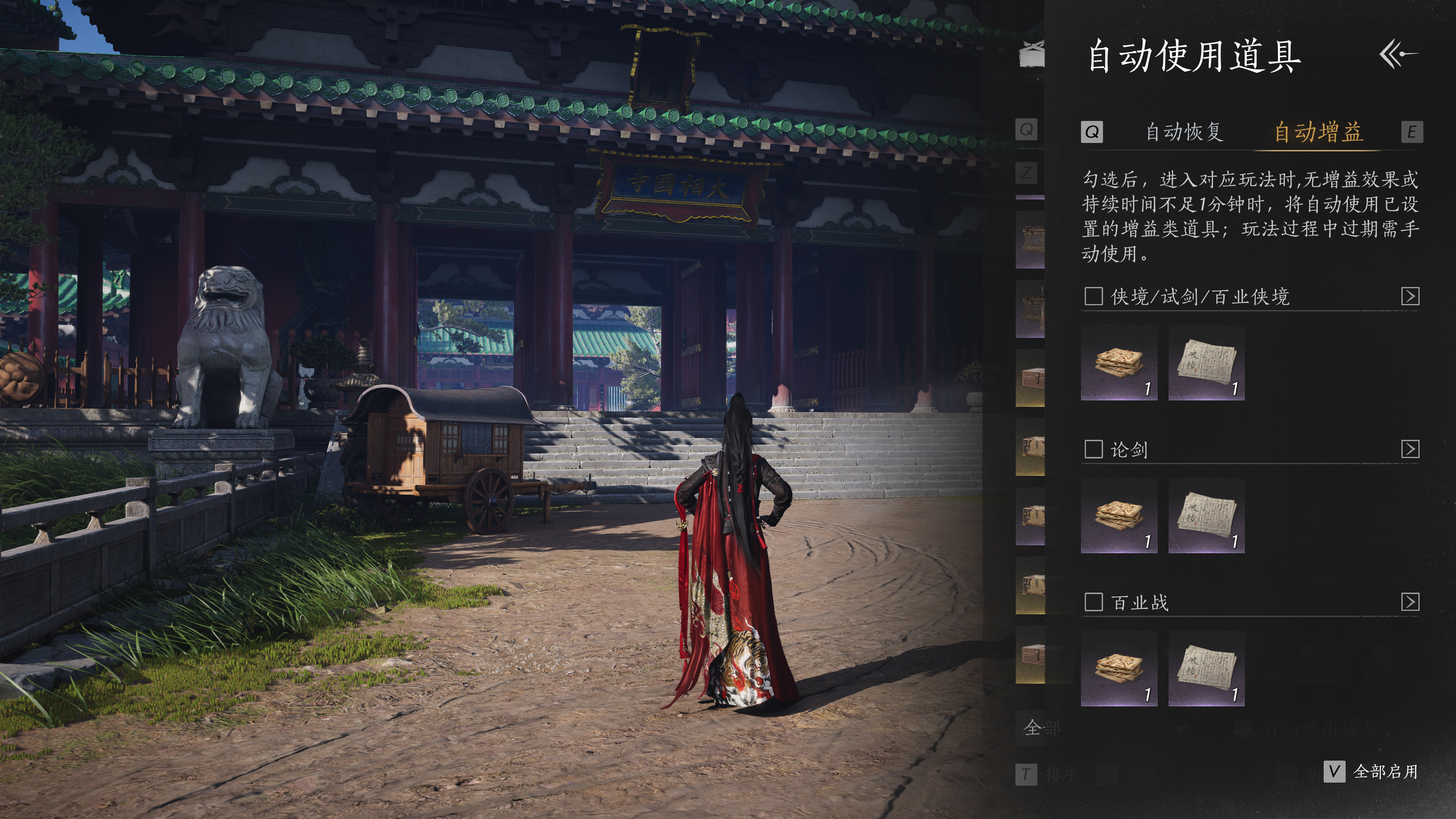Select the flatbread item under 侠境/试剑/百业侠境
Viewport: 1456px width, 819px height.
pyautogui.click(x=1119, y=363)
